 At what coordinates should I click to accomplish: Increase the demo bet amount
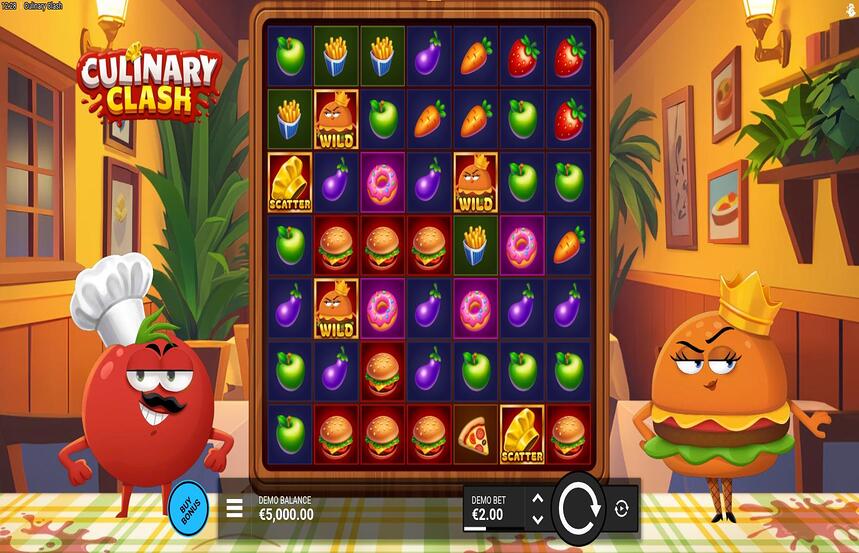coord(537,498)
